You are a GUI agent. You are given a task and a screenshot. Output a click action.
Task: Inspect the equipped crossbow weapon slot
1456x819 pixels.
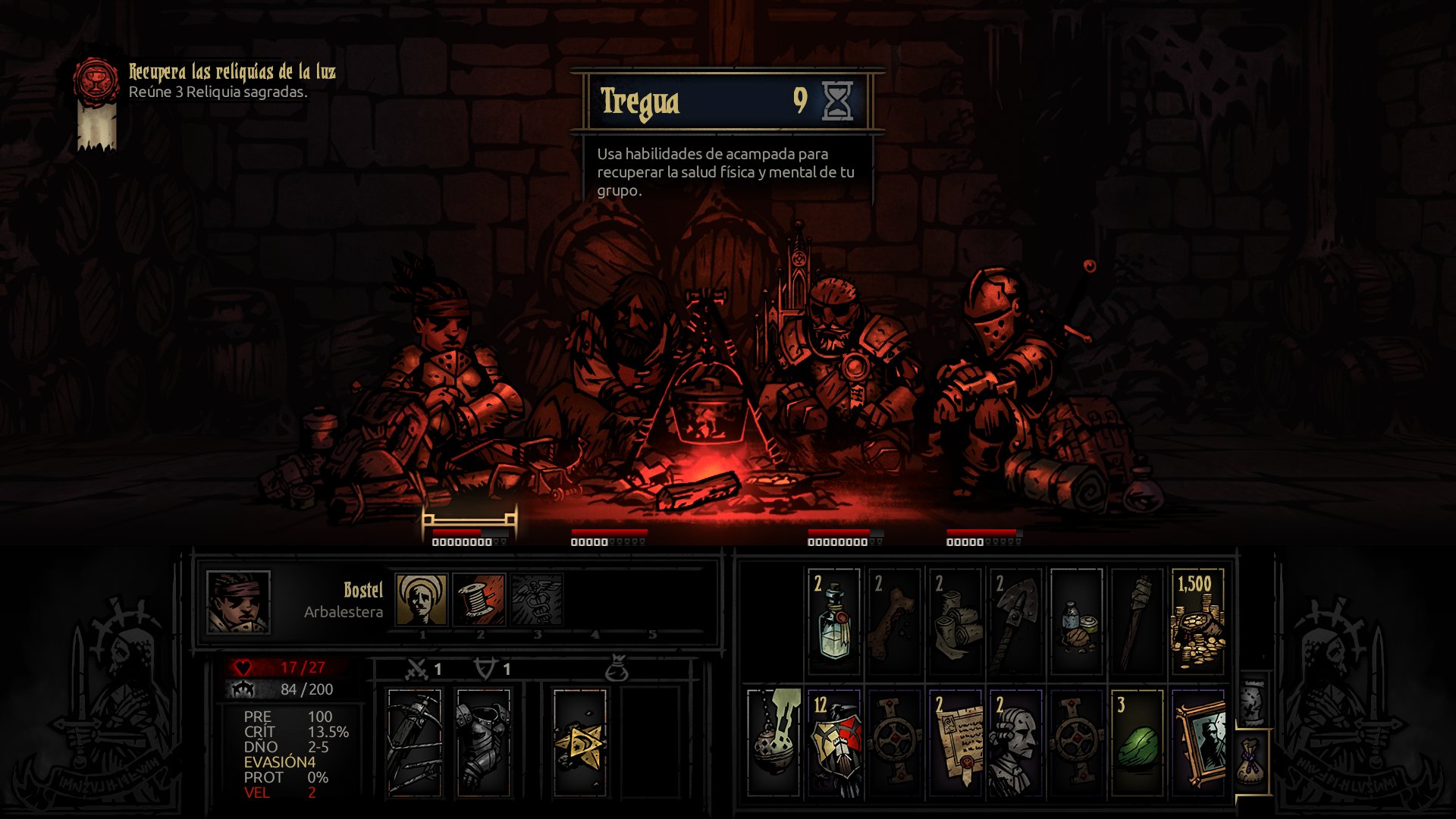[414, 742]
